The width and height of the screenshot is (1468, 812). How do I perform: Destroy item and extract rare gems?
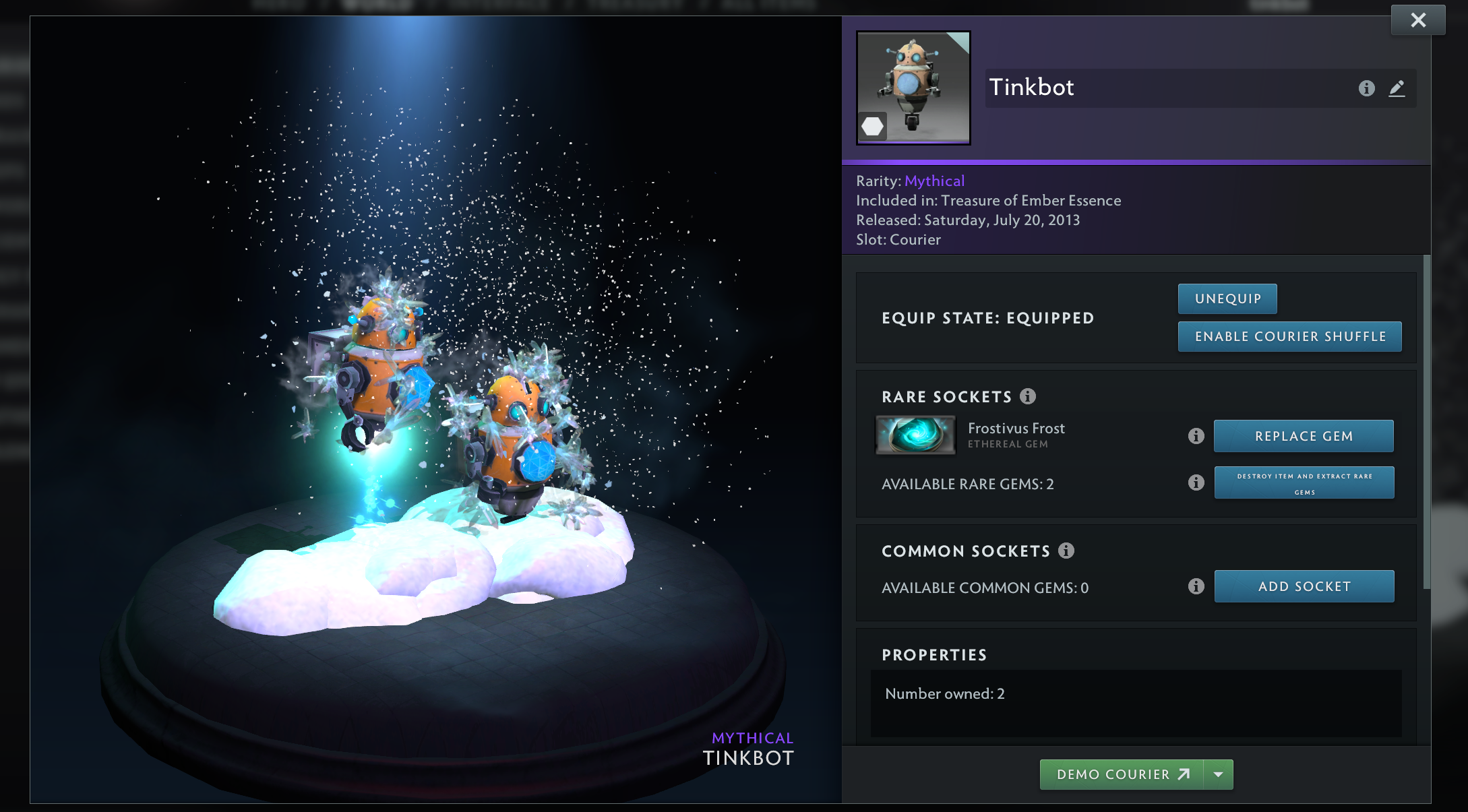[x=1304, y=483]
